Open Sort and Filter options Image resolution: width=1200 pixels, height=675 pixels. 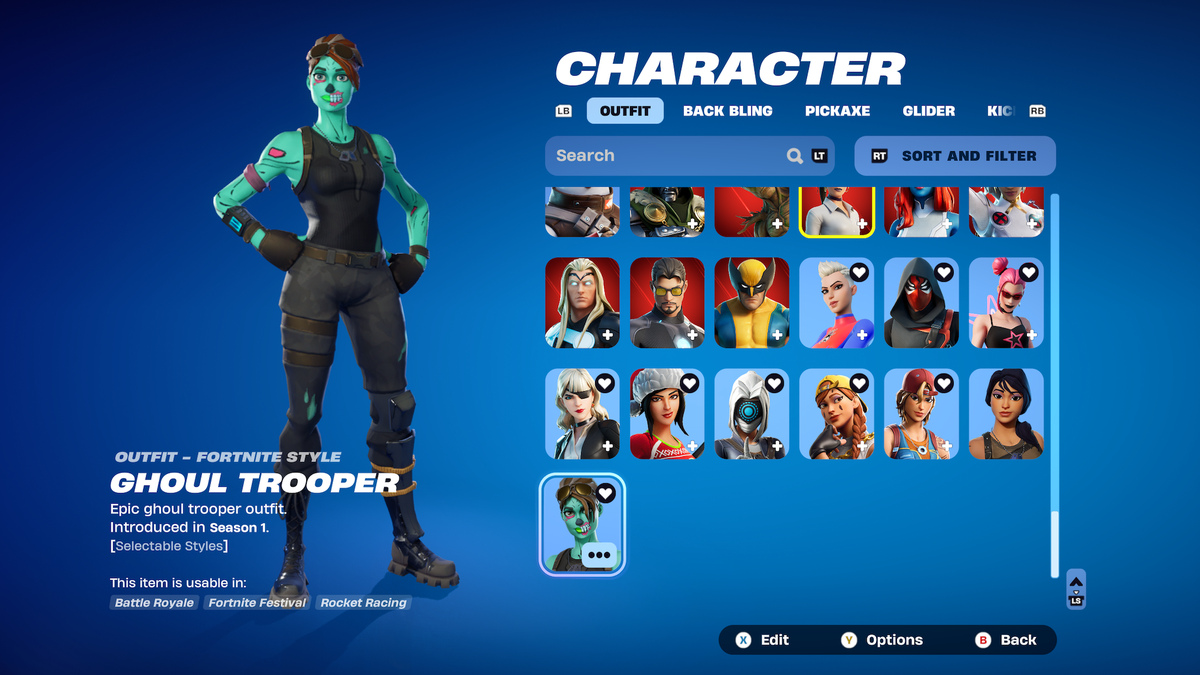click(x=955, y=156)
